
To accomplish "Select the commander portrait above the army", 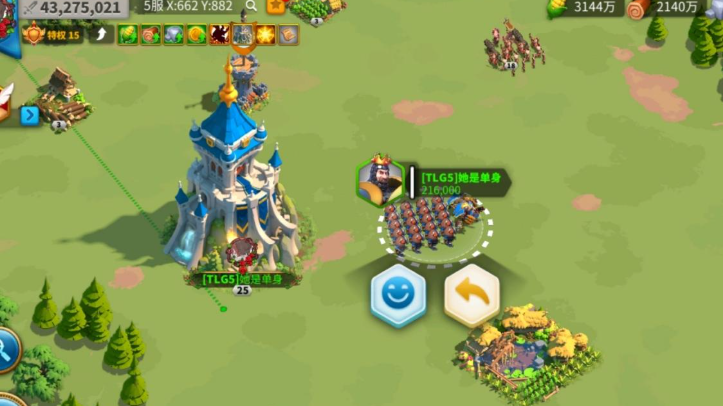I will point(380,181).
